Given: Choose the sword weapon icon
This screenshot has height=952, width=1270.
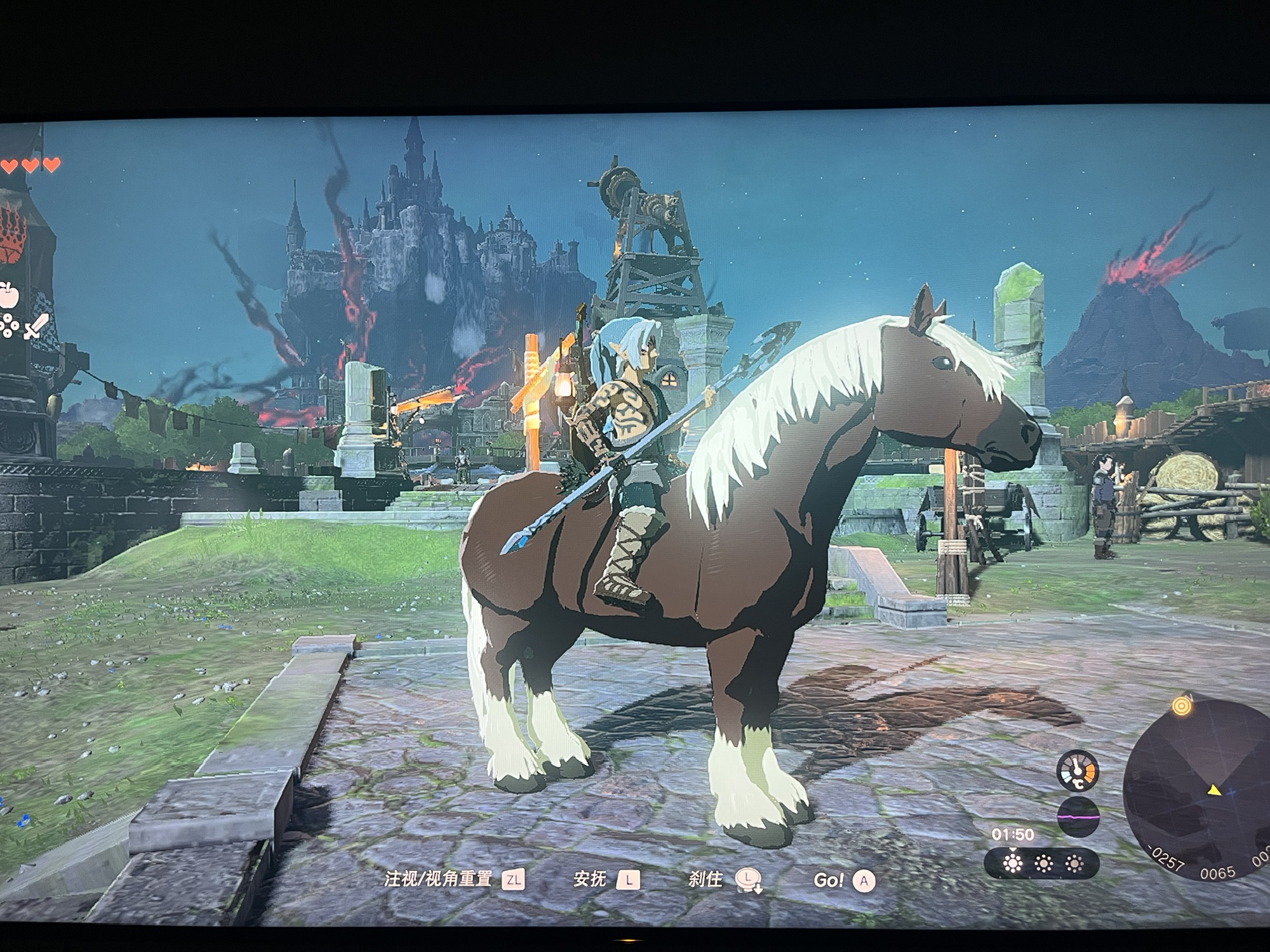Looking at the screenshot, I should coord(36,326).
